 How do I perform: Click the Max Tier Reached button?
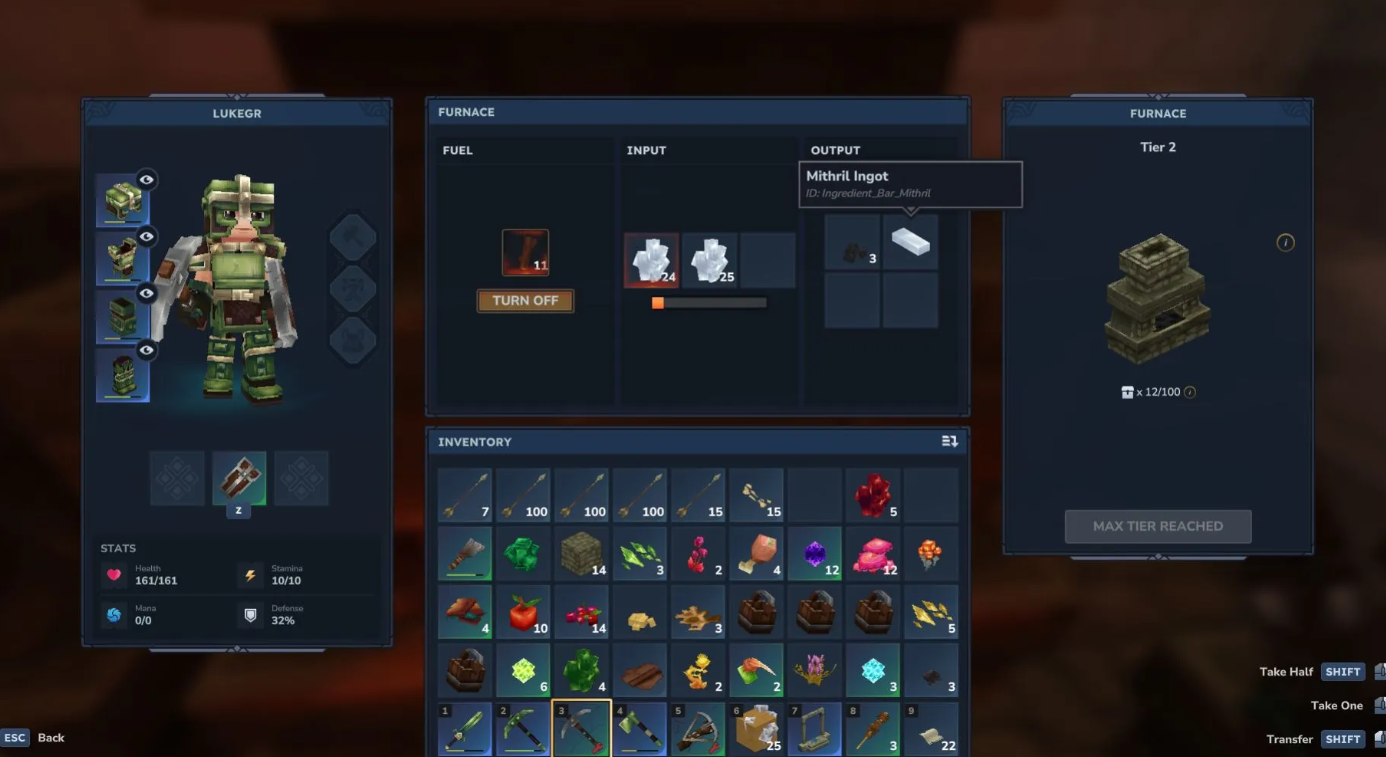pos(1157,526)
